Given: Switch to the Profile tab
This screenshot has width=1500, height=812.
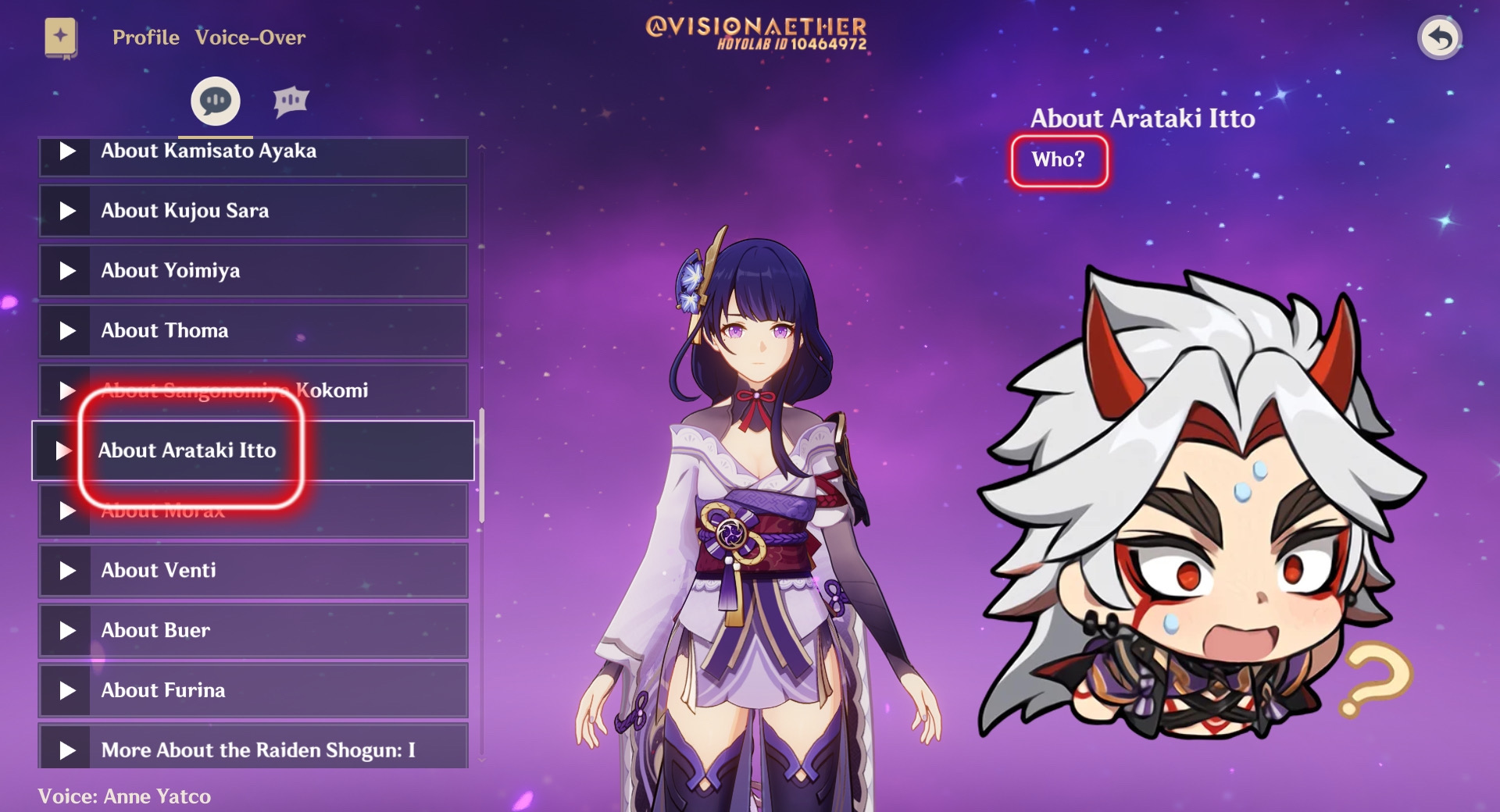Looking at the screenshot, I should [145, 37].
